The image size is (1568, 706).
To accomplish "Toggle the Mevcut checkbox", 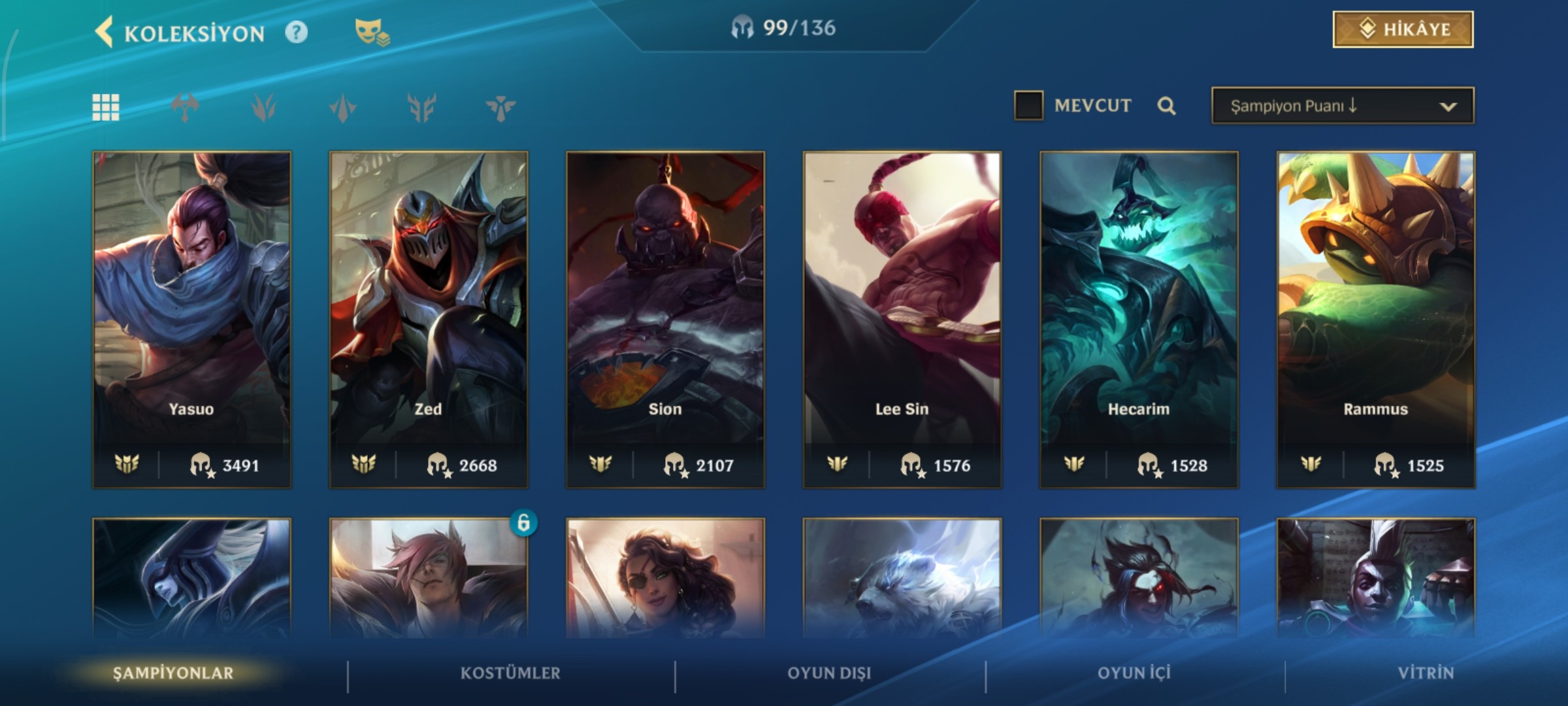I will point(1028,105).
